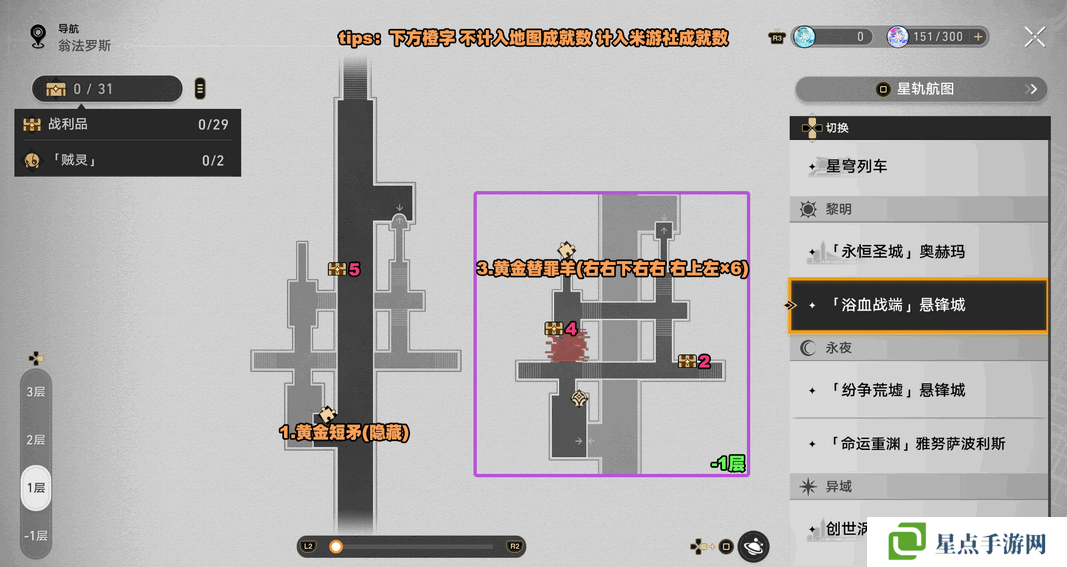Select 「浴血战端」悬锋城 location entry
This screenshot has width=1067, height=567.
pyautogui.click(x=918, y=305)
